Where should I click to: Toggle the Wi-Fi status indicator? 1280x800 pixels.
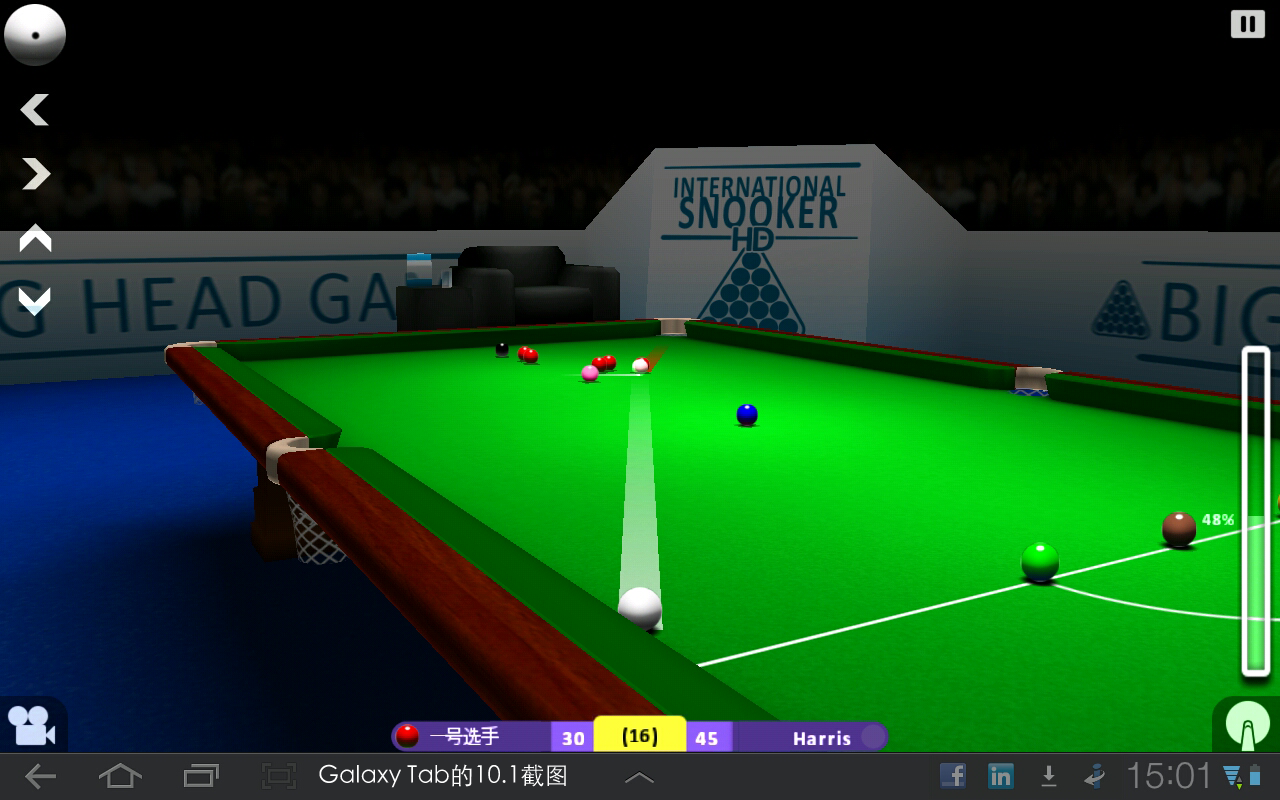tap(1233, 774)
